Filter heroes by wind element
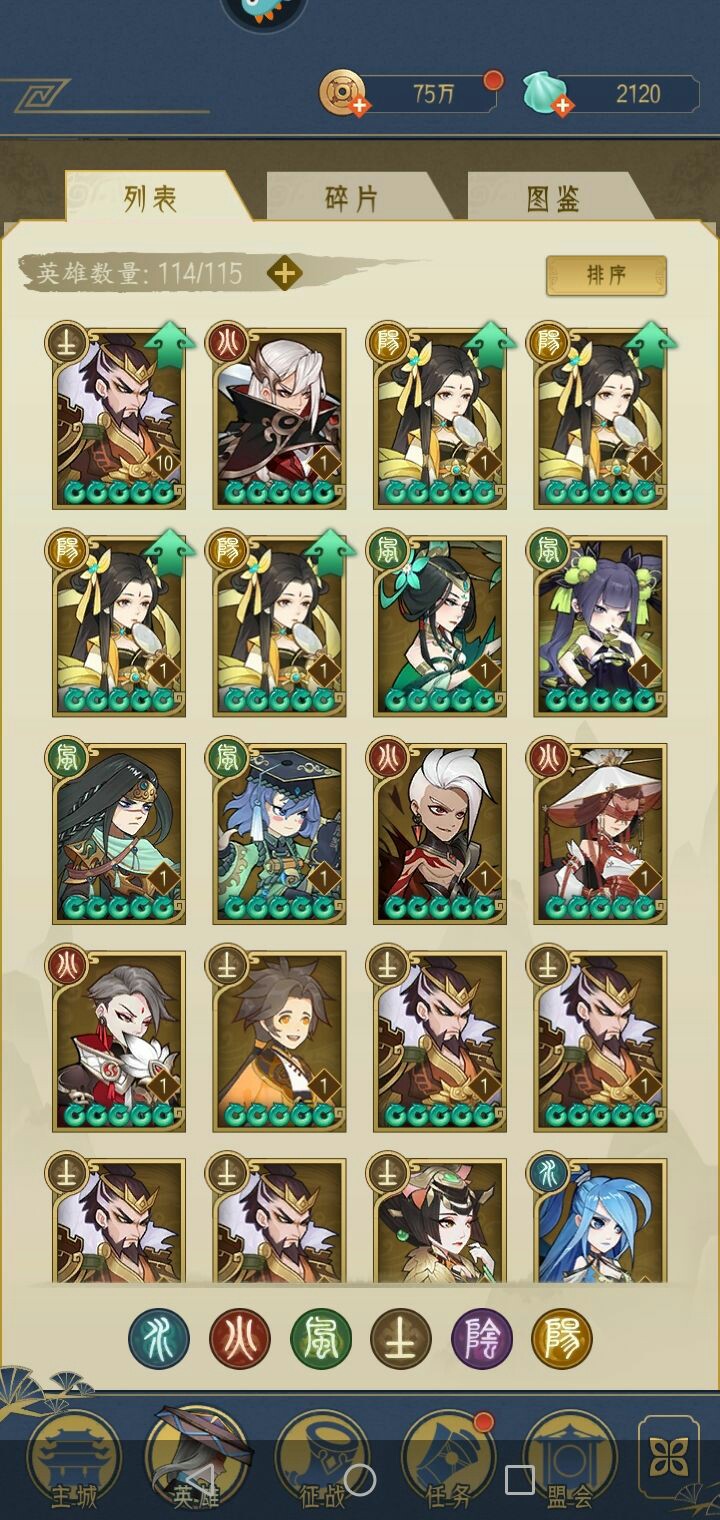This screenshot has height=1520, width=720. [320, 1339]
